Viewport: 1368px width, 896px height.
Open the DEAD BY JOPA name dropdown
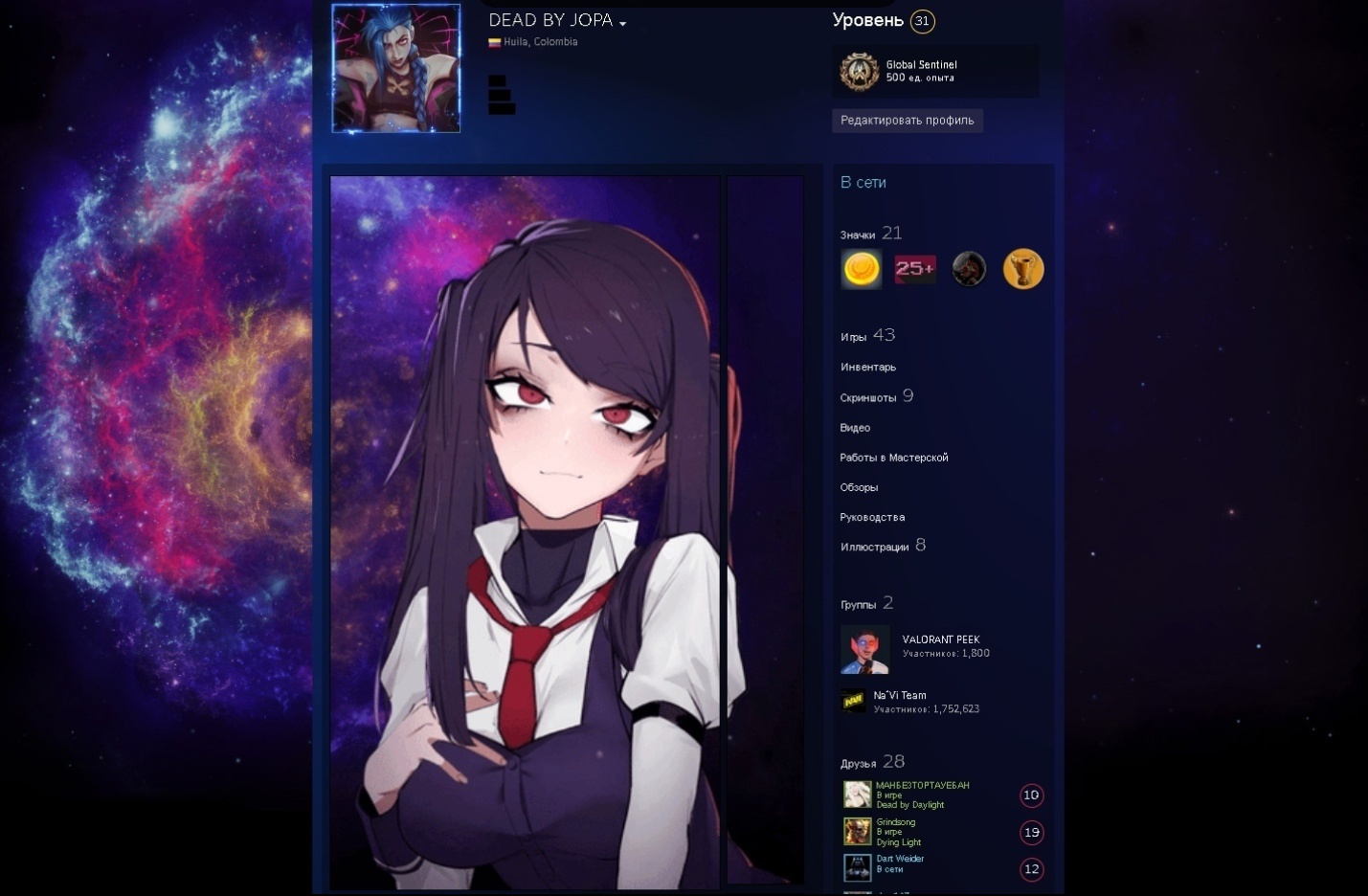622,23
